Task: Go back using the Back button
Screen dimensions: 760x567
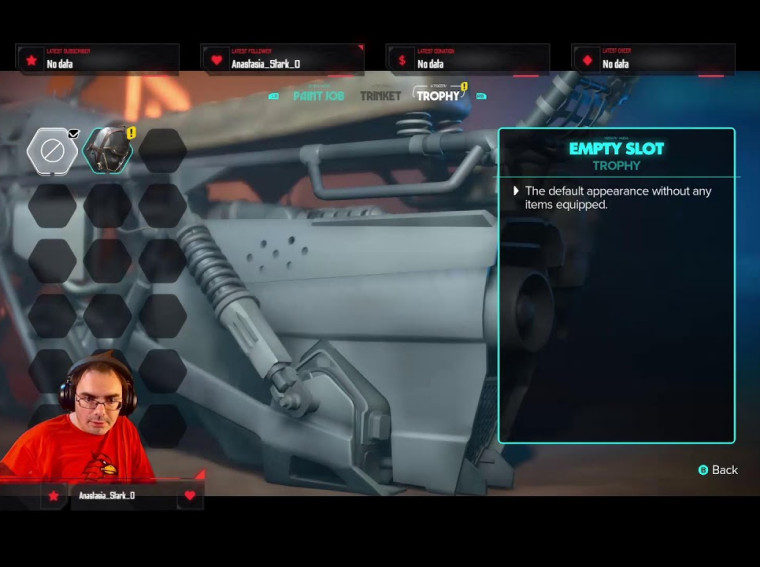Action: tap(718, 470)
